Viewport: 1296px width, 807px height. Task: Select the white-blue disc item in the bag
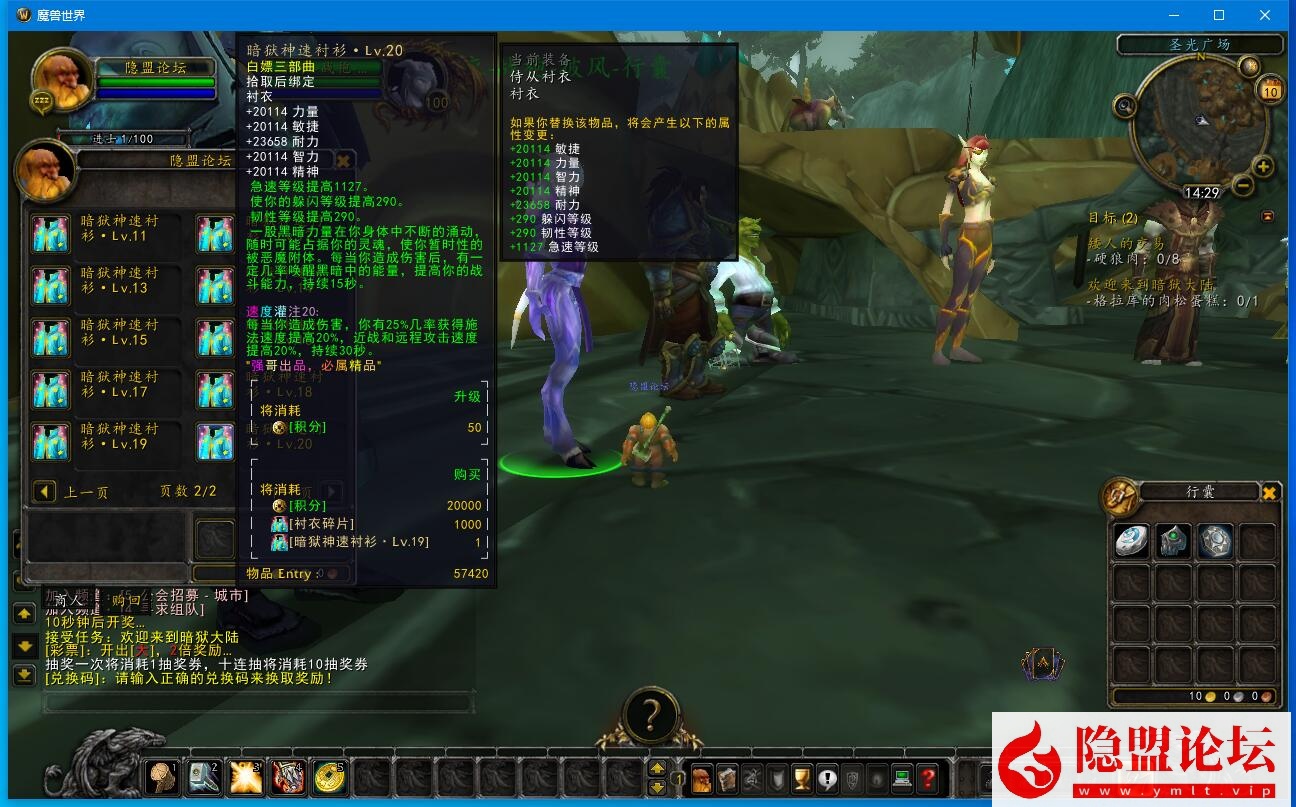click(x=1132, y=541)
